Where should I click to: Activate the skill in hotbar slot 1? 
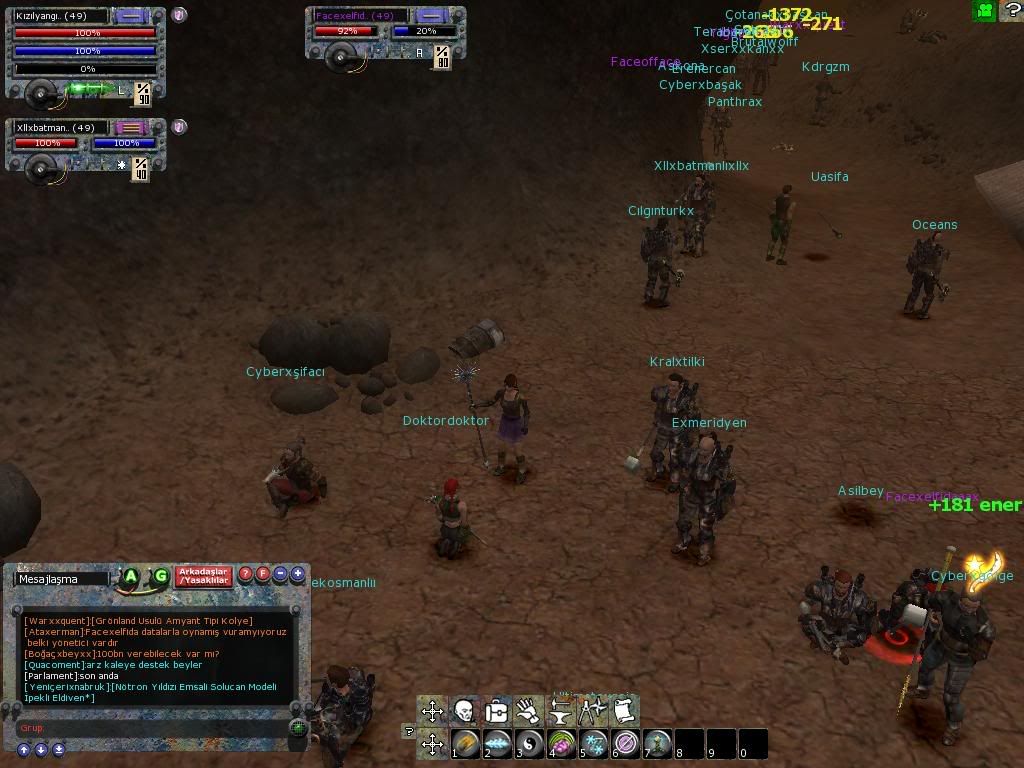465,744
